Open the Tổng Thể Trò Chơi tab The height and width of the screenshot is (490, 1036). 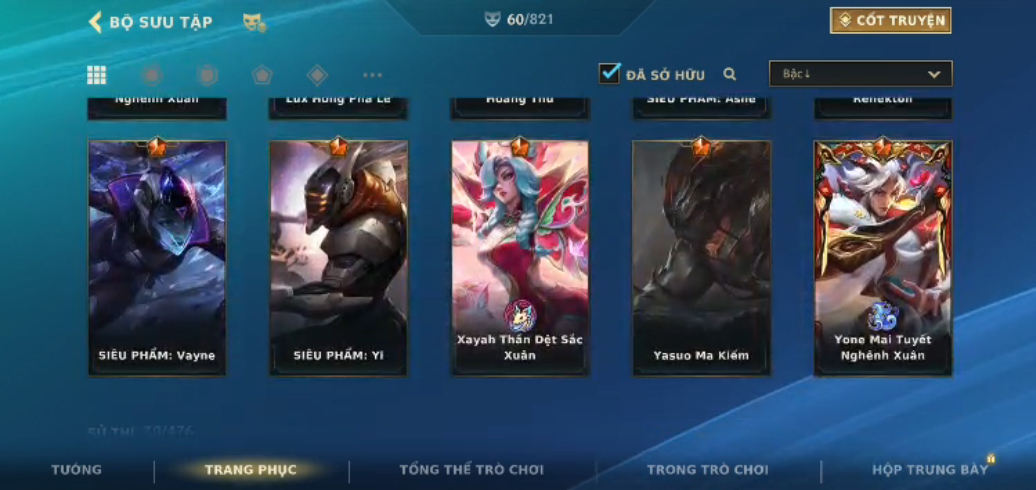coord(471,470)
